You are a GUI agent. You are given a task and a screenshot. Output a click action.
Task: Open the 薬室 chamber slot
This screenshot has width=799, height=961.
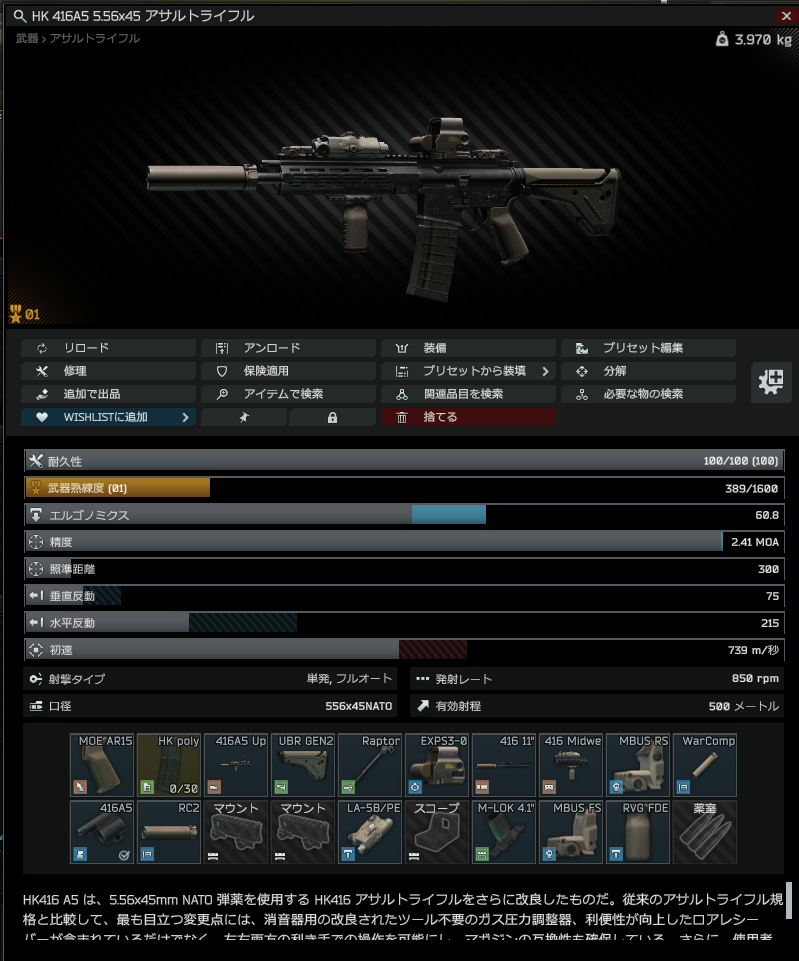(705, 832)
